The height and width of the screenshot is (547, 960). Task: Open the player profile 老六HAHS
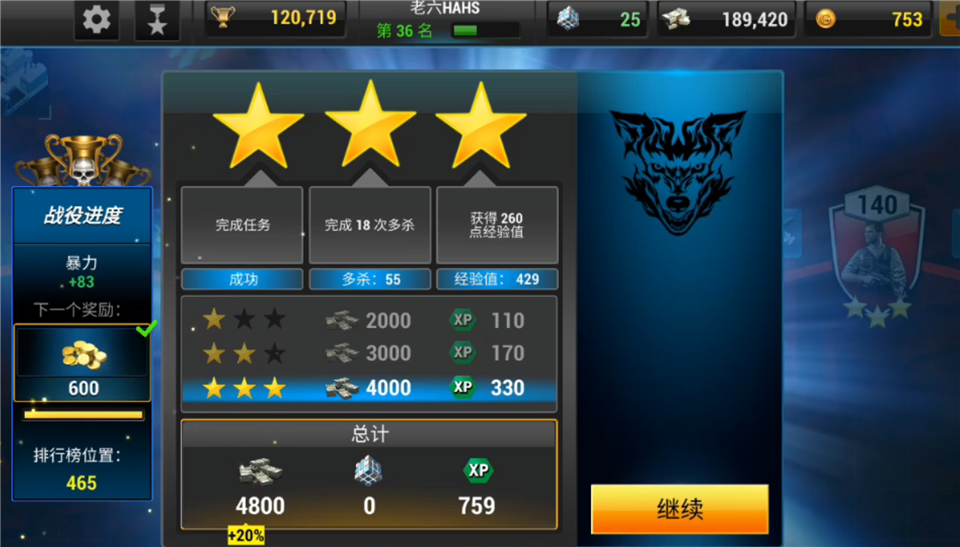(x=444, y=20)
